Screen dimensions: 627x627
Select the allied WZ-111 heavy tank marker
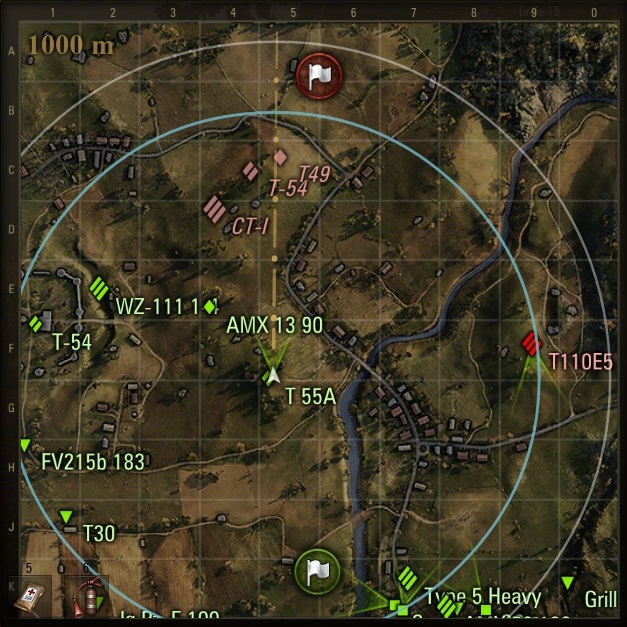click(98, 288)
